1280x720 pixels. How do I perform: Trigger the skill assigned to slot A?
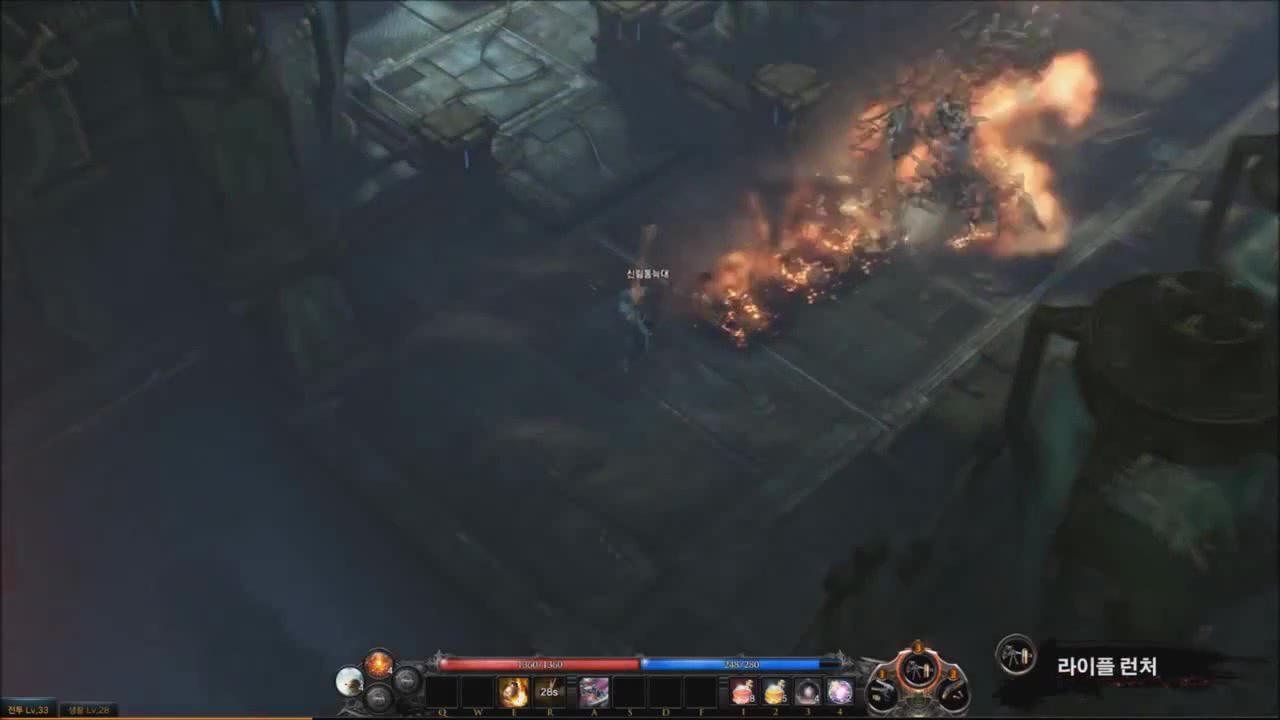[592, 690]
